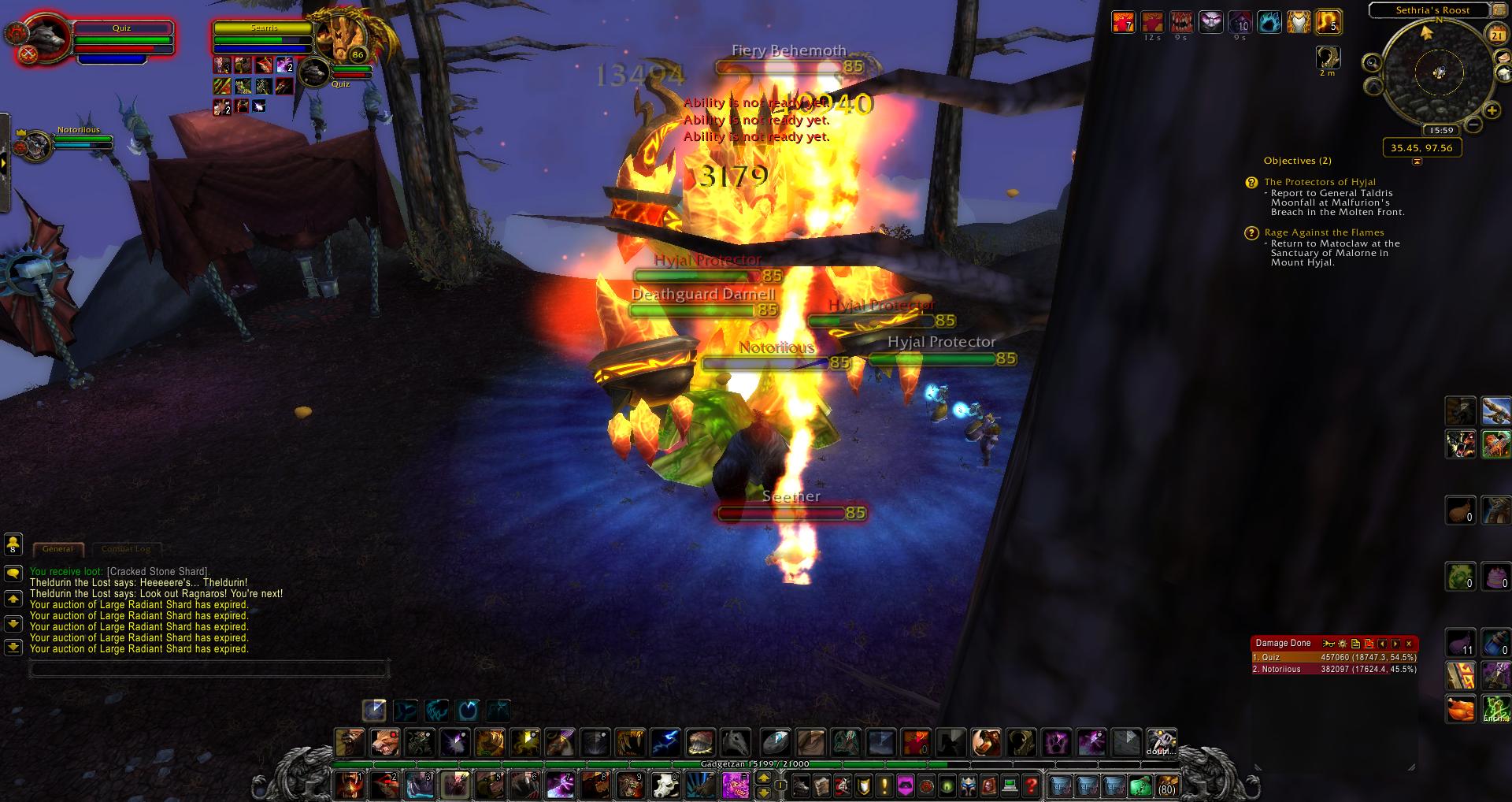Open Recount options with the gear icon
The width and height of the screenshot is (1512, 802).
[x=1343, y=644]
